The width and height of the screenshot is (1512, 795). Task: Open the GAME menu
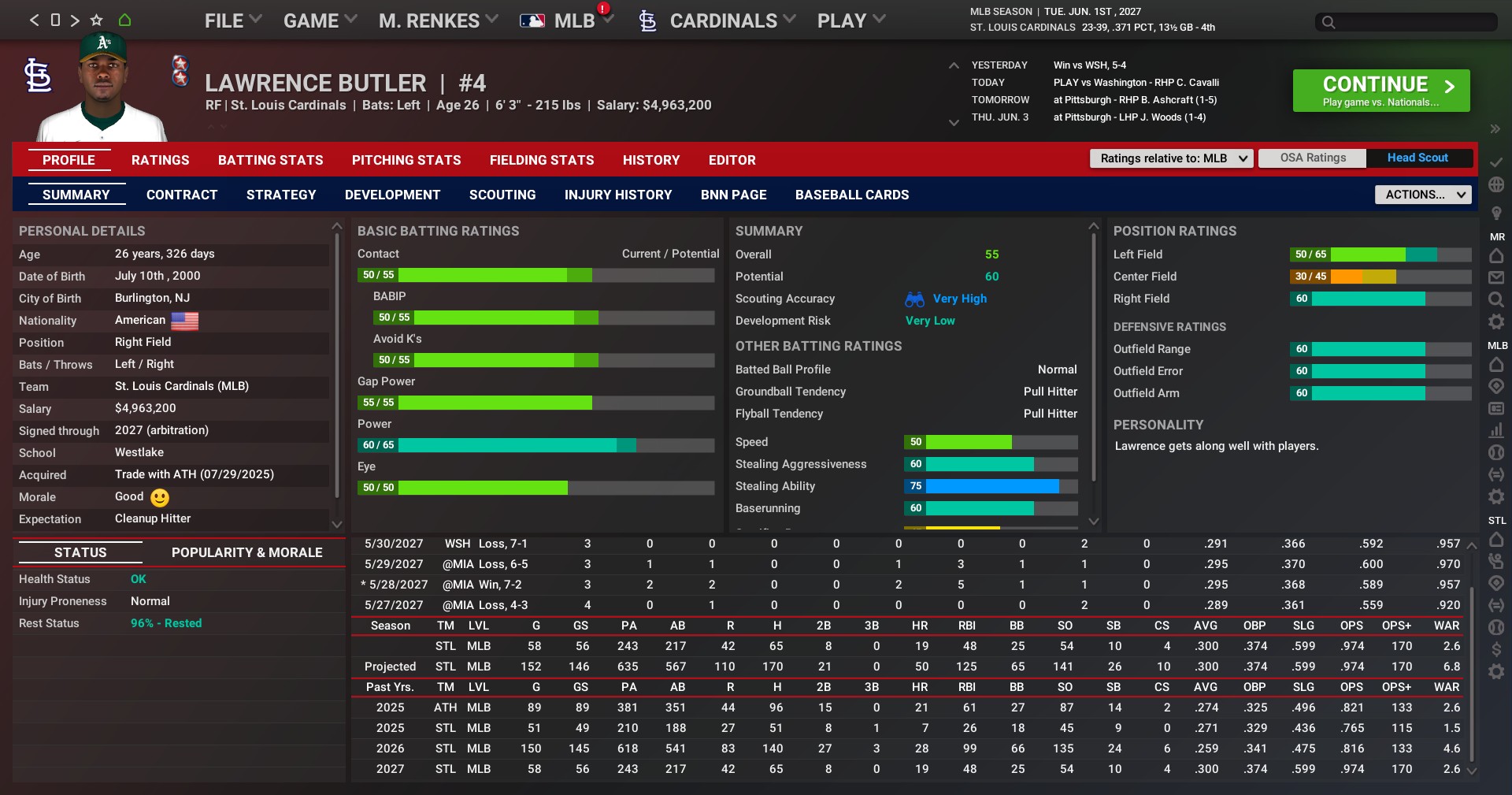(x=320, y=21)
